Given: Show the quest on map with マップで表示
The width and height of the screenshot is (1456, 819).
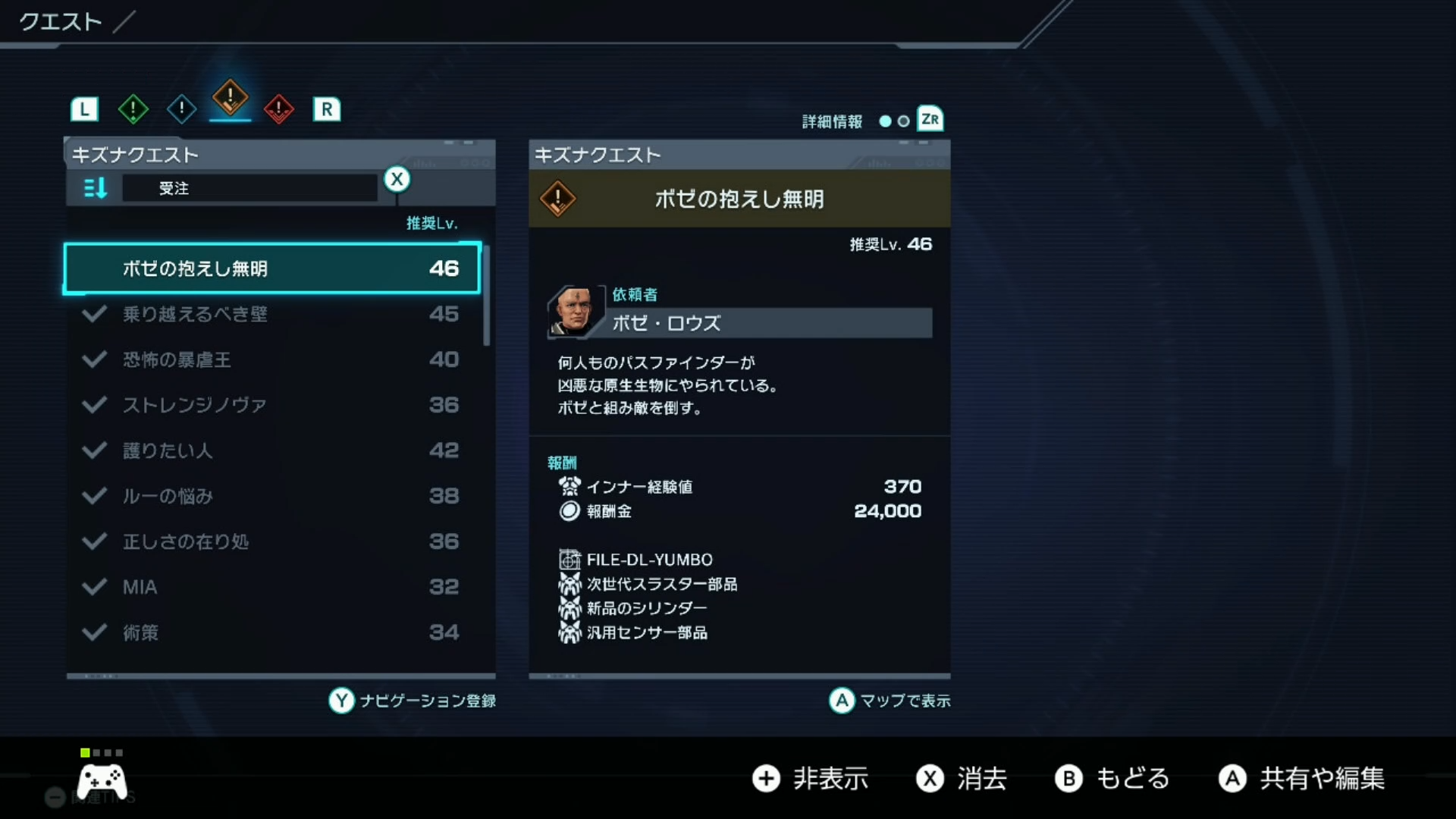Looking at the screenshot, I should click(x=889, y=701).
